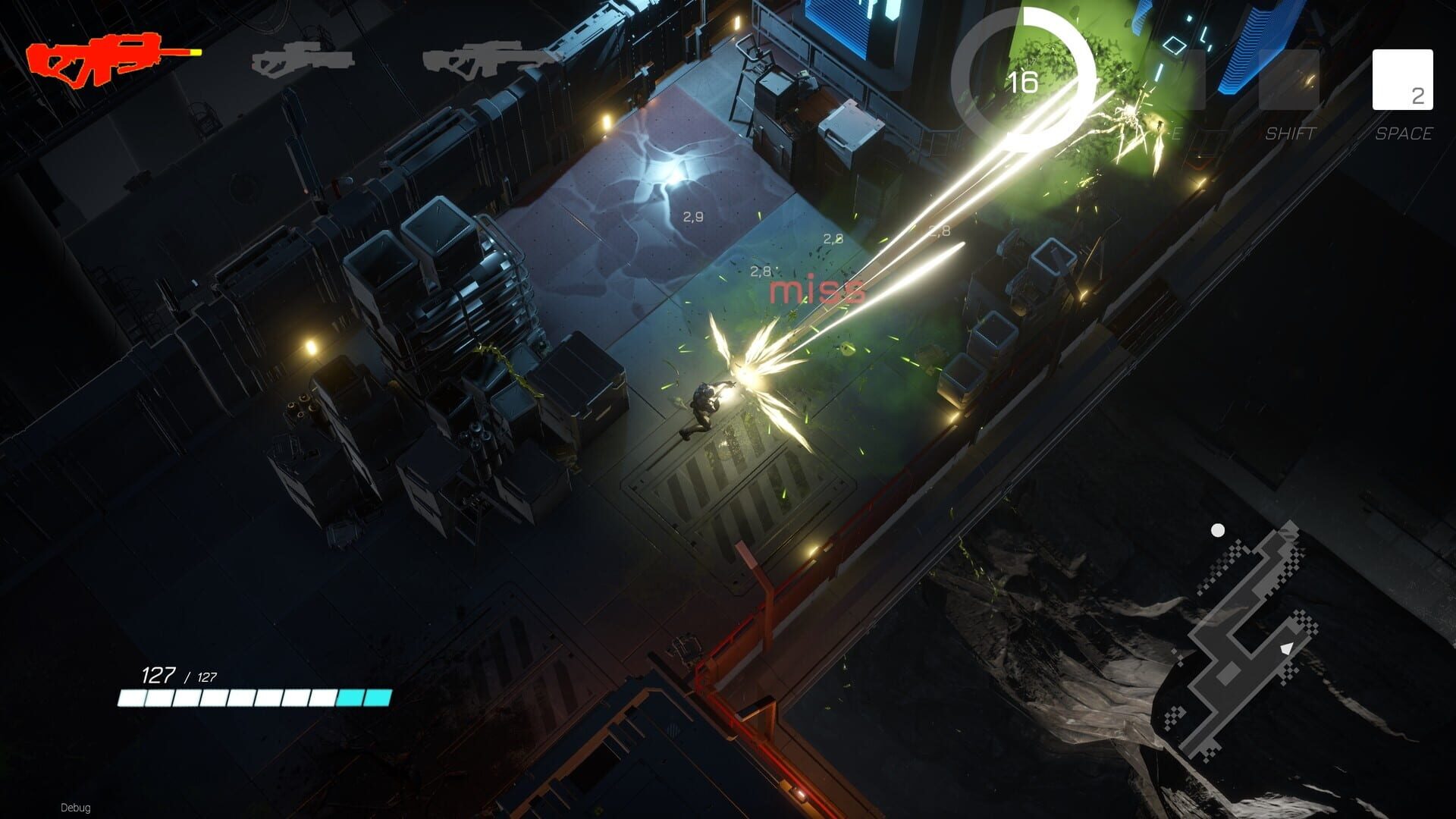Click the yellow ammo bar on the rifle icon

tap(190, 54)
